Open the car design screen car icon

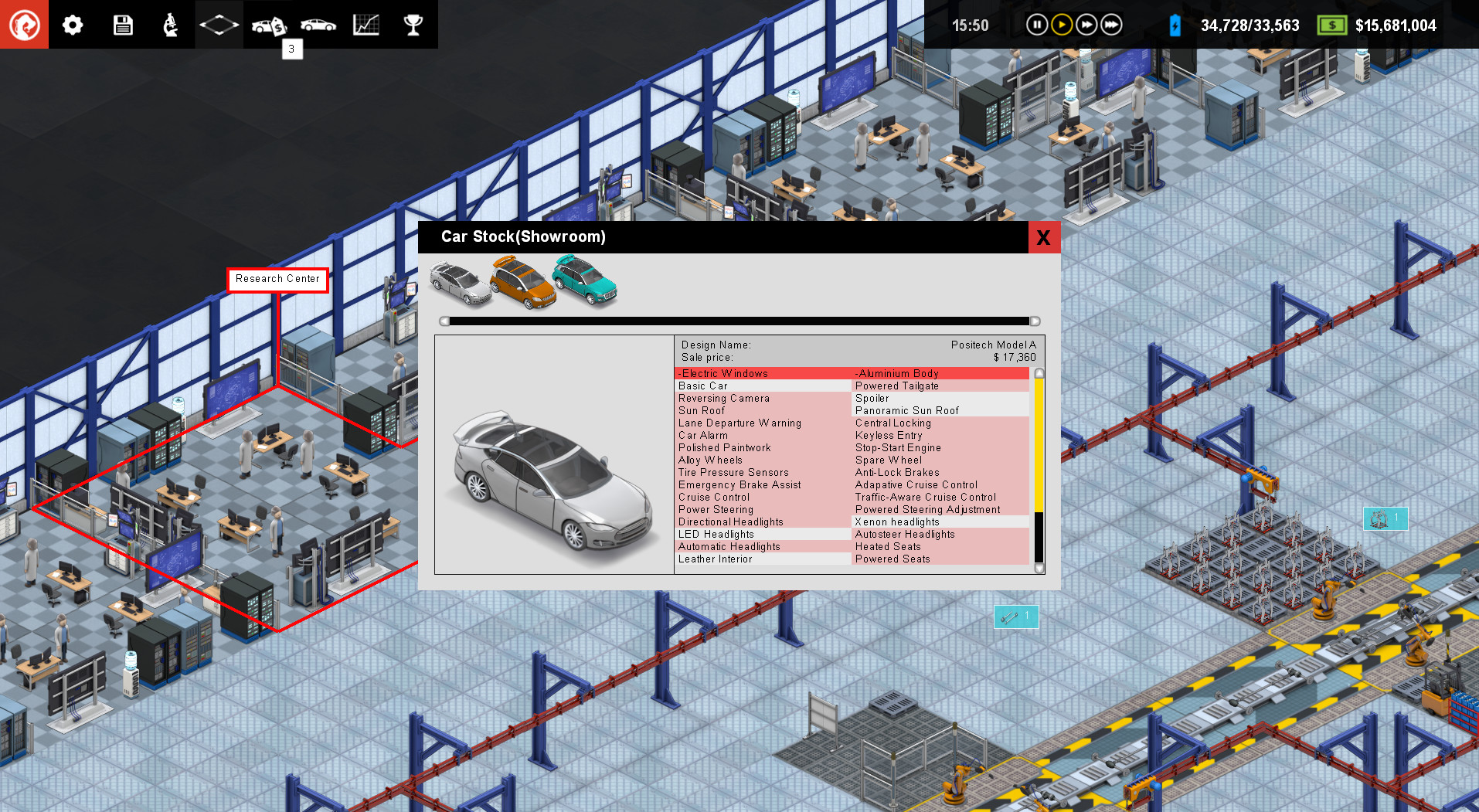(318, 24)
